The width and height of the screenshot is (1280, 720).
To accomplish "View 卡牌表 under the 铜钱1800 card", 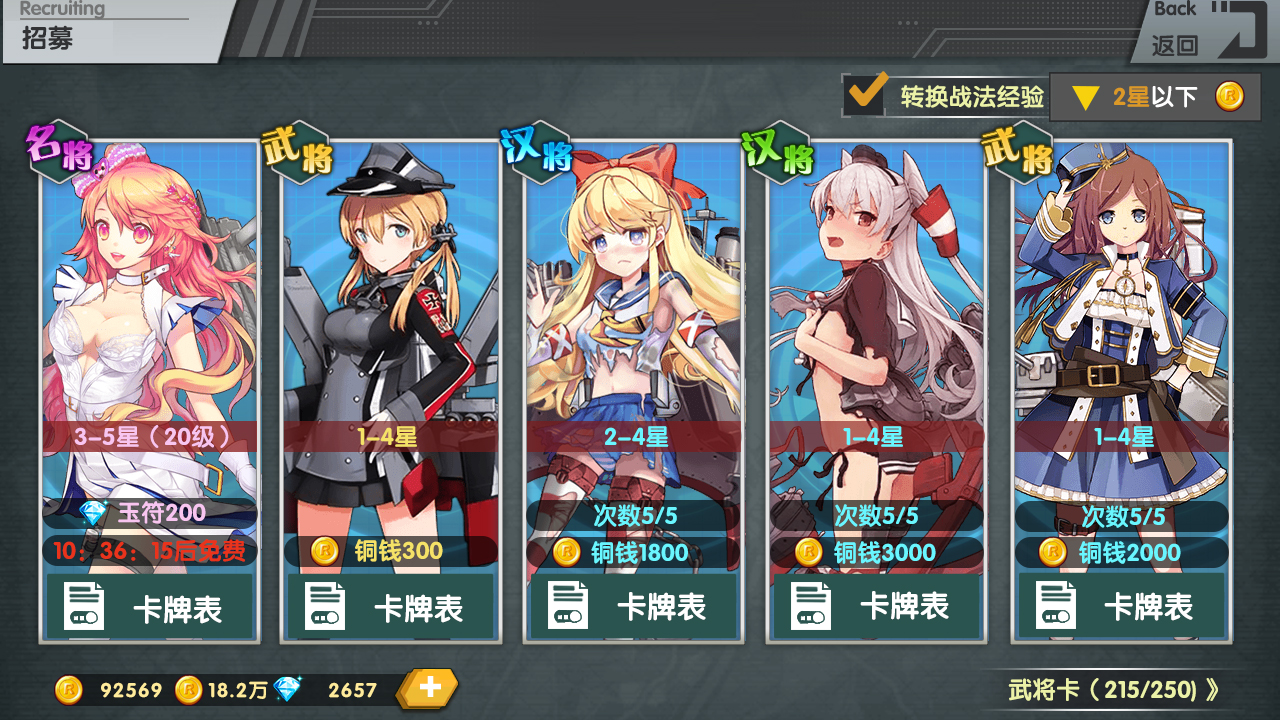I will pyautogui.click(x=633, y=607).
